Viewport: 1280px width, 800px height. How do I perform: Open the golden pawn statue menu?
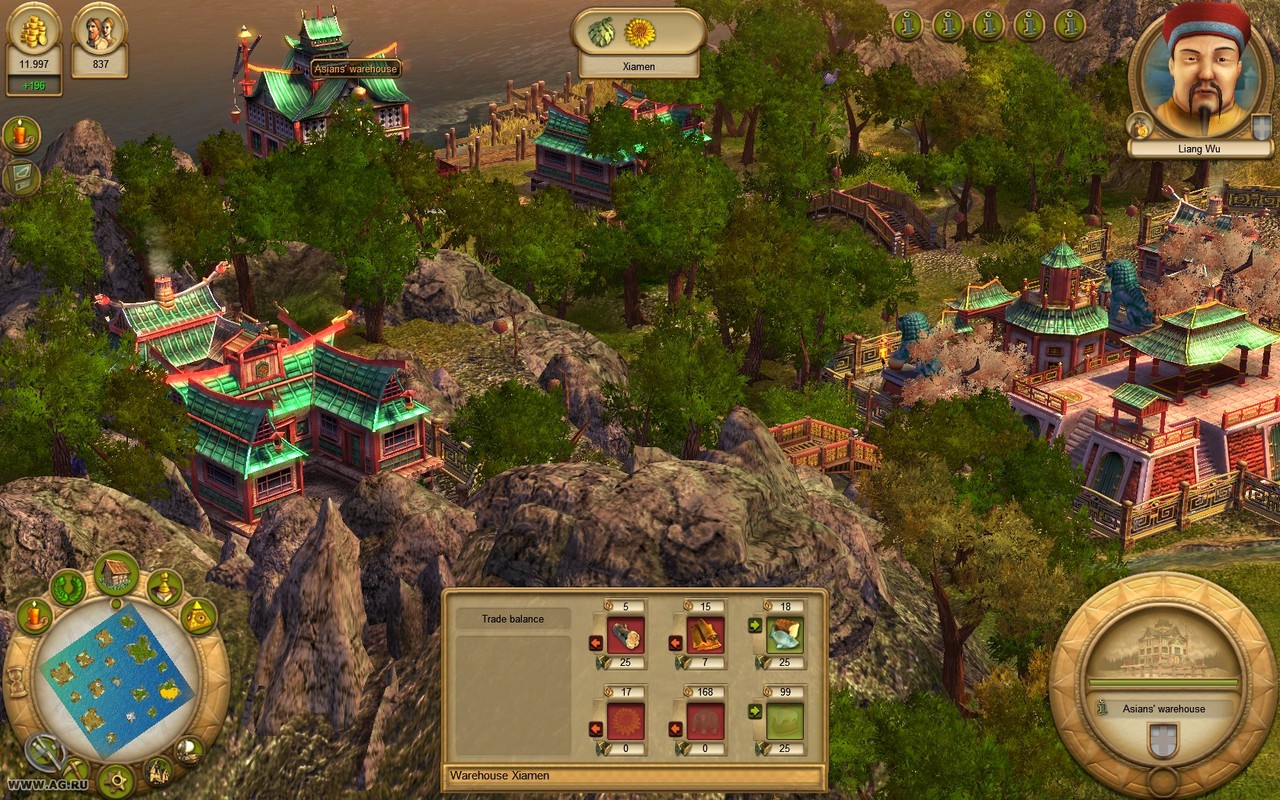coord(165,587)
